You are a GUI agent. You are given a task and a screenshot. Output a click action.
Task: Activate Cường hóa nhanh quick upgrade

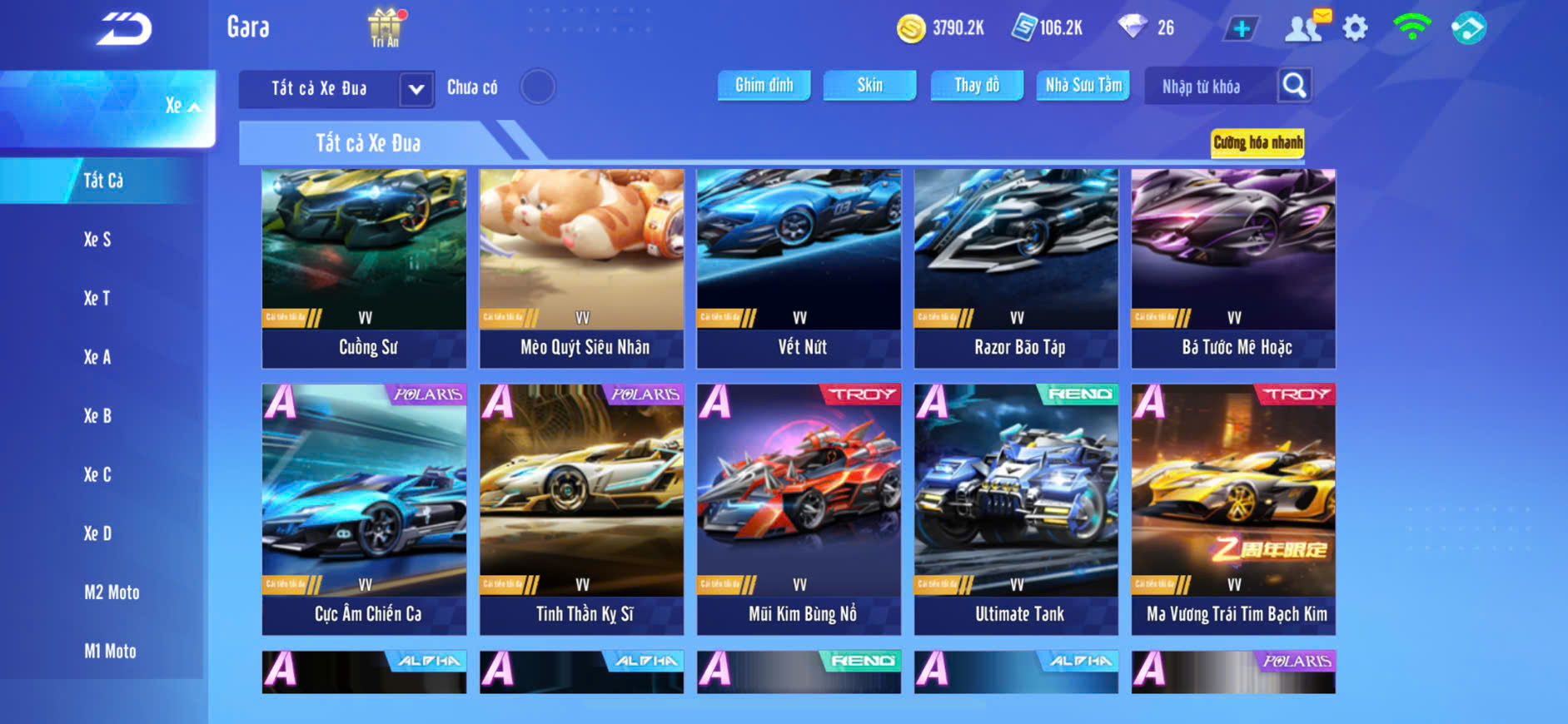tap(1257, 142)
